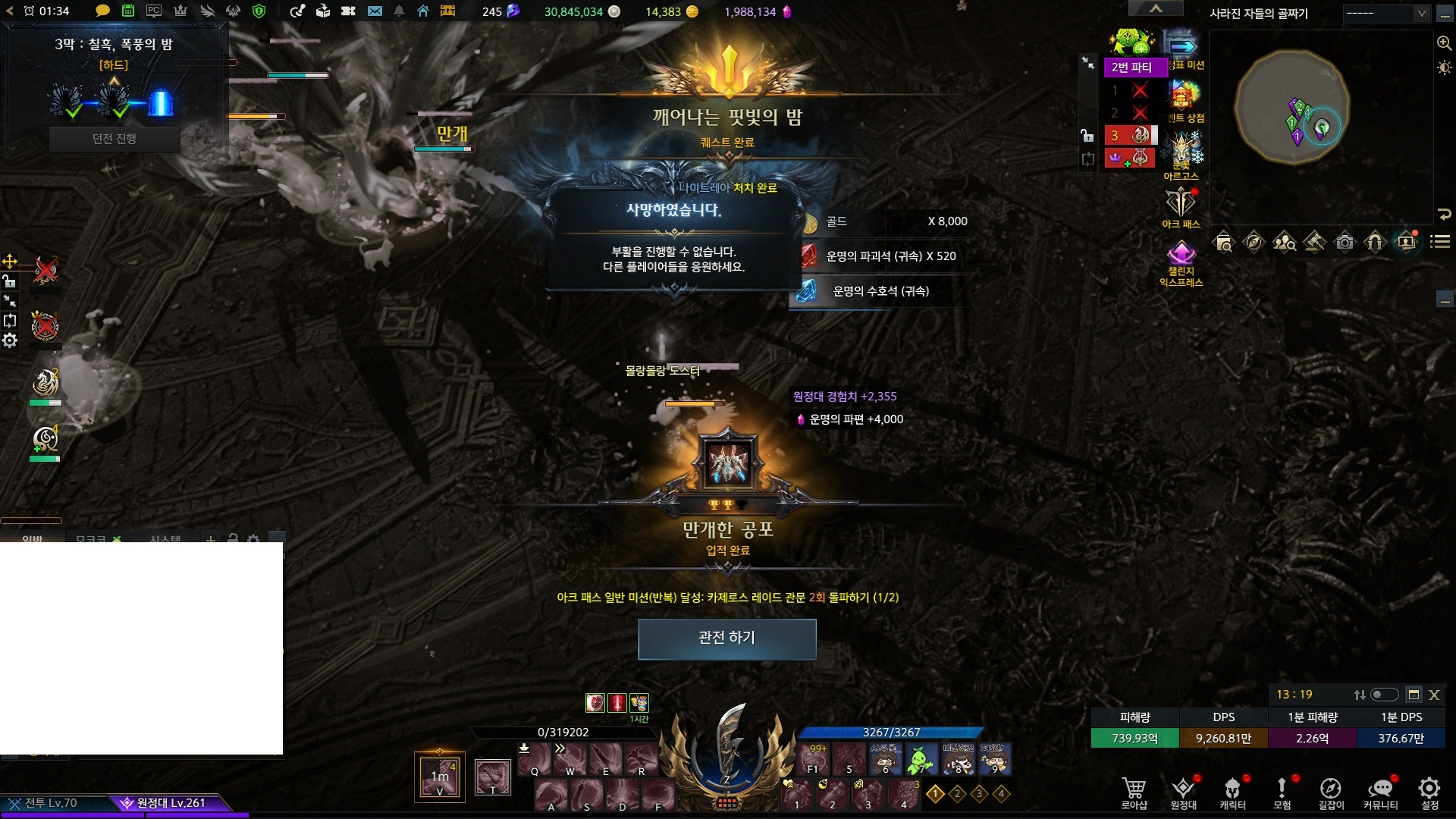Toggle the damage meter switch
Image resolution: width=1456 pixels, height=819 pixels.
[1384, 695]
